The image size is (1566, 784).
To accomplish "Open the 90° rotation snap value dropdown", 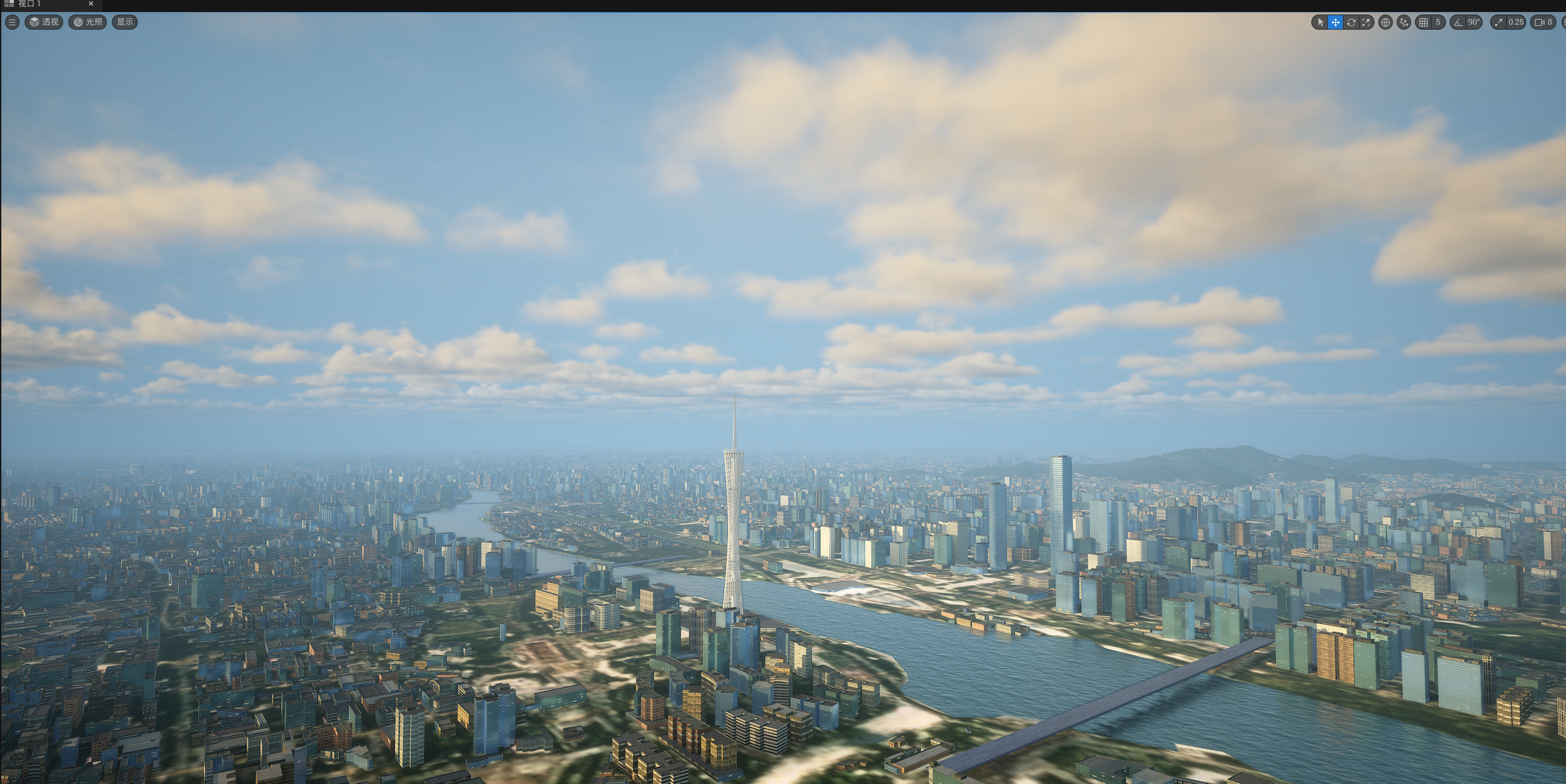I will pos(1474,22).
